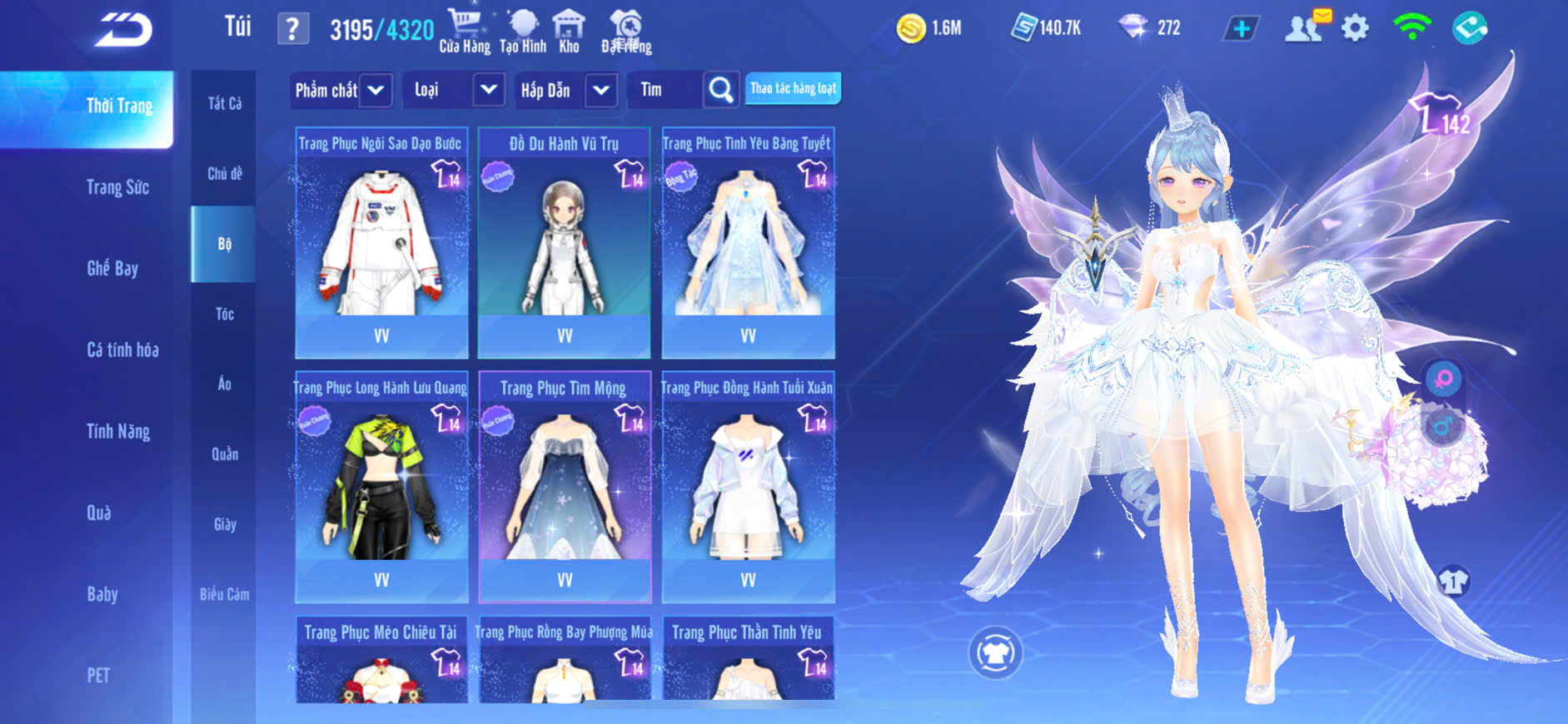This screenshot has height=724, width=1568.
Task: Open the gear settings icon
Action: (1355, 28)
